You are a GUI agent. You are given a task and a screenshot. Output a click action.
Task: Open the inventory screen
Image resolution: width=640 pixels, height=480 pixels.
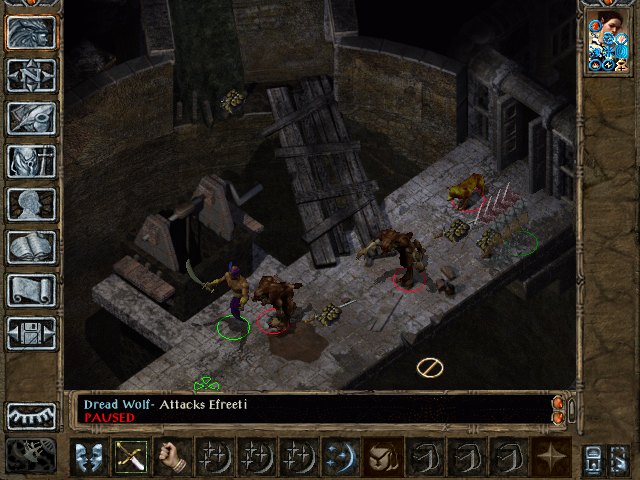point(31,161)
